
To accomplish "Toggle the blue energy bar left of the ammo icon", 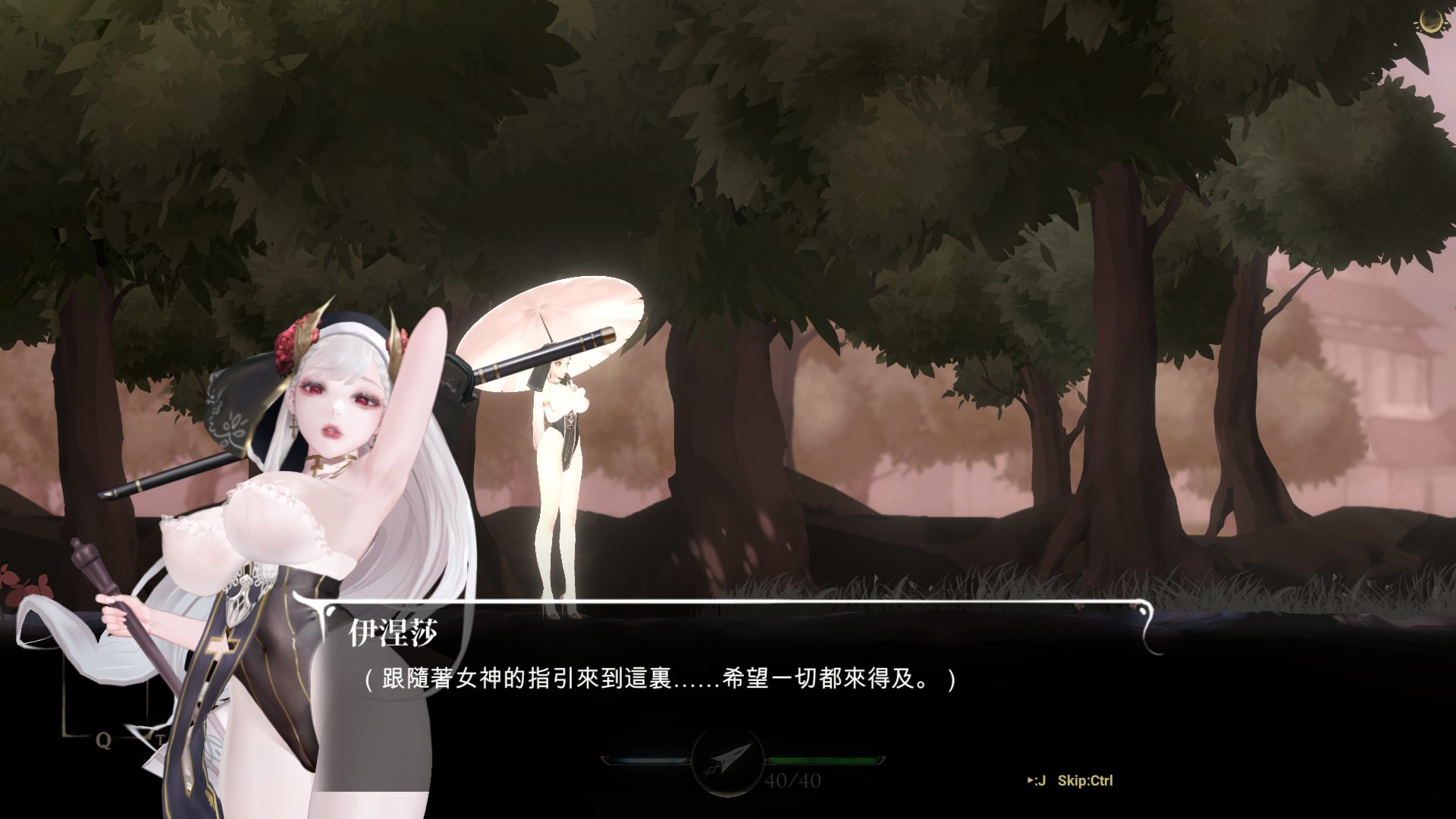I will [648, 760].
